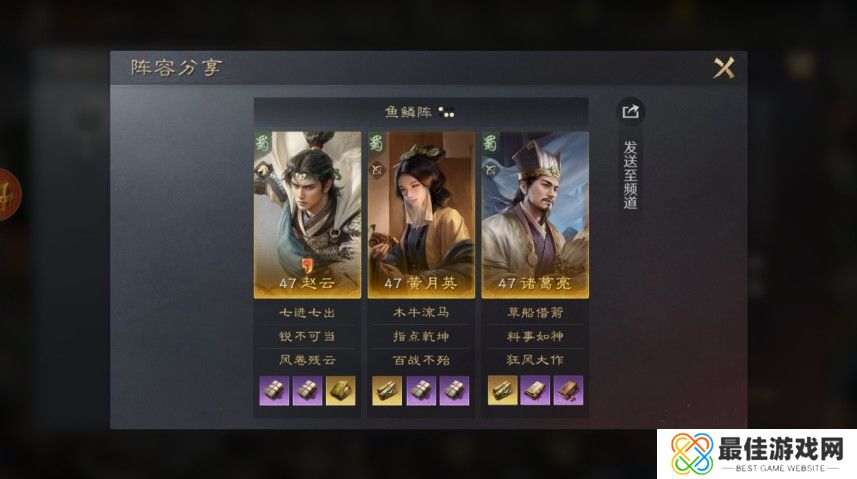Open the 指点乾坤 skill entry
857x479 pixels.
coord(421,335)
